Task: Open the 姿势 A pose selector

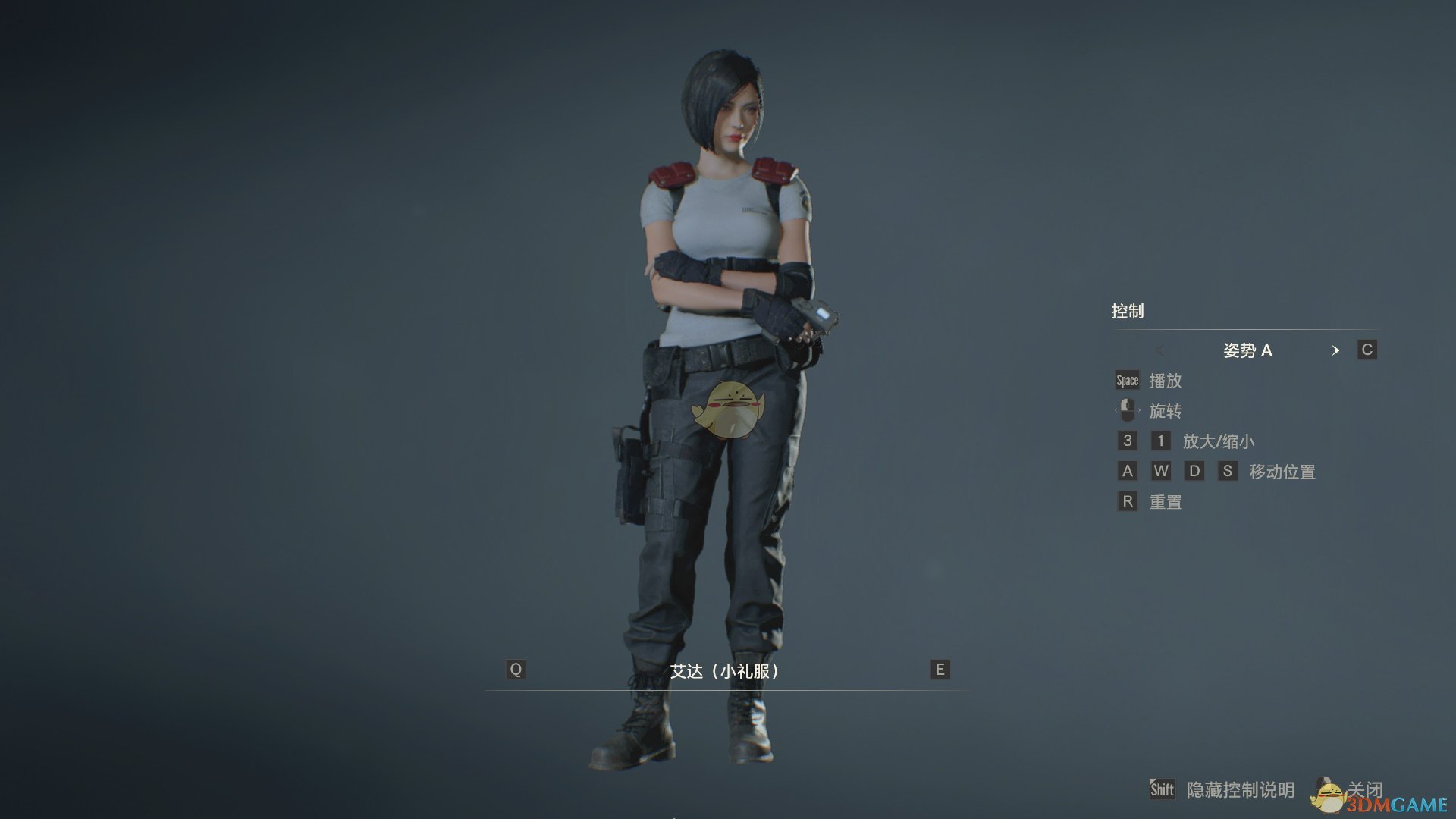Action: pyautogui.click(x=1247, y=350)
